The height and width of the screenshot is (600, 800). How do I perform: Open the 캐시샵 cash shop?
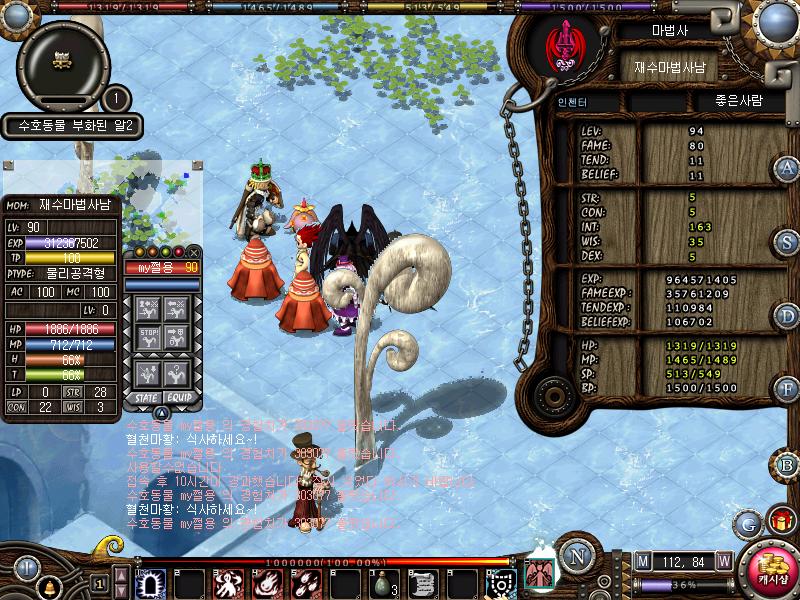click(773, 568)
